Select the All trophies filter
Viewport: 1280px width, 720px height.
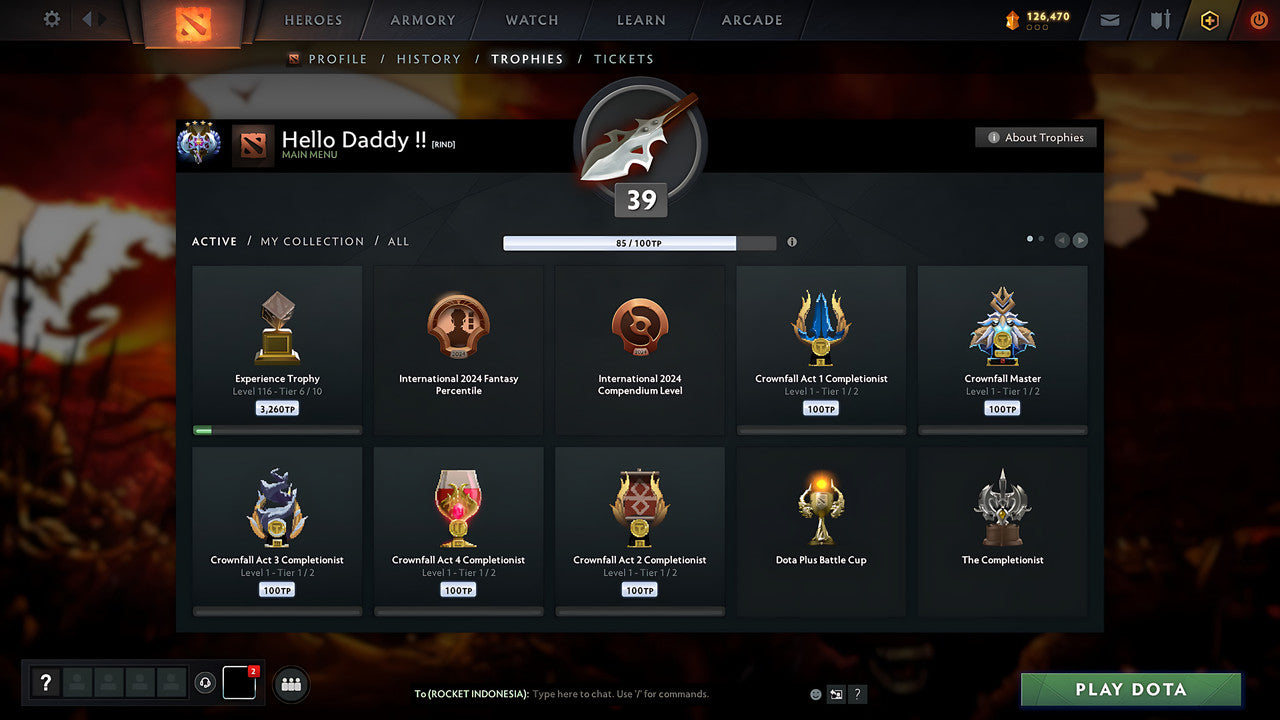pos(398,241)
